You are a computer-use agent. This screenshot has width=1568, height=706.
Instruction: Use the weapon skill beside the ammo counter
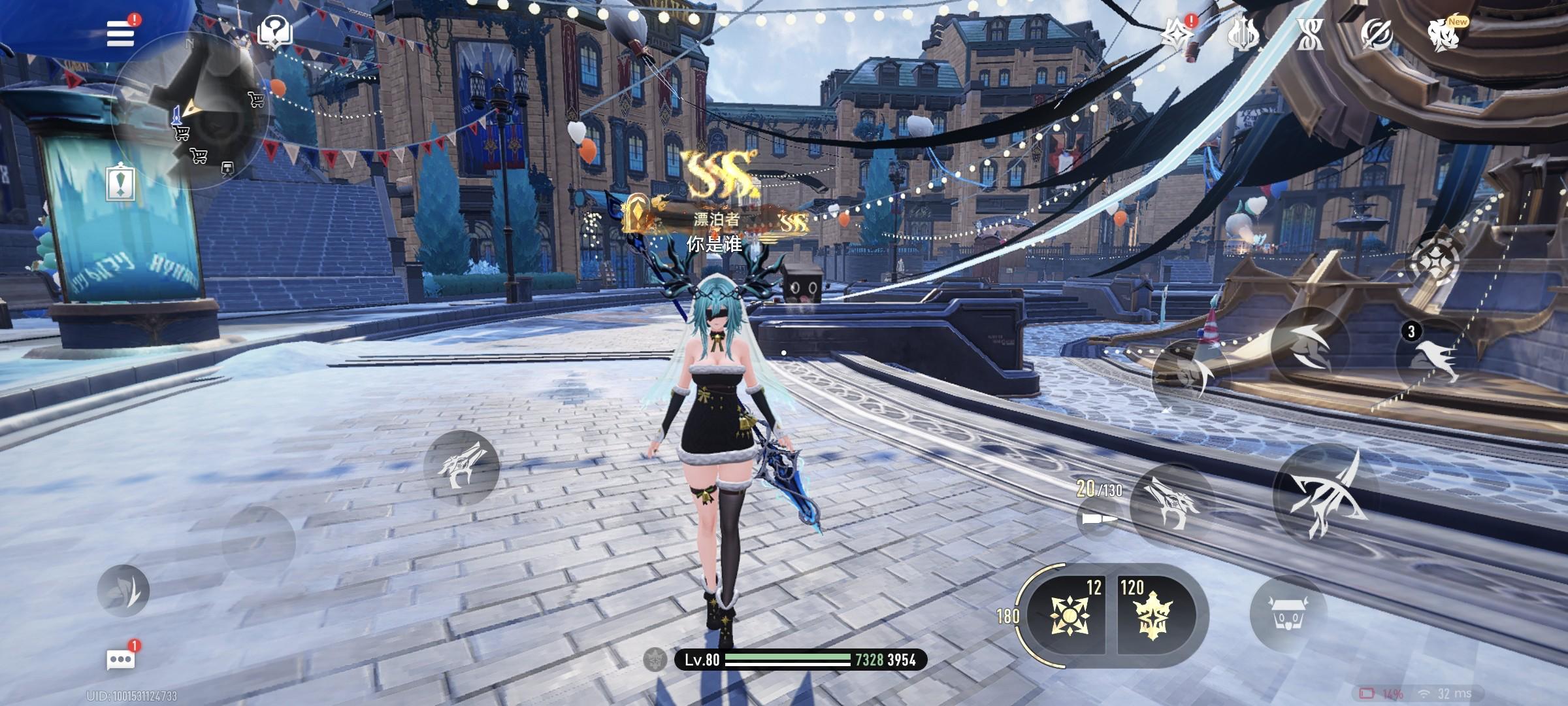(x=1171, y=502)
